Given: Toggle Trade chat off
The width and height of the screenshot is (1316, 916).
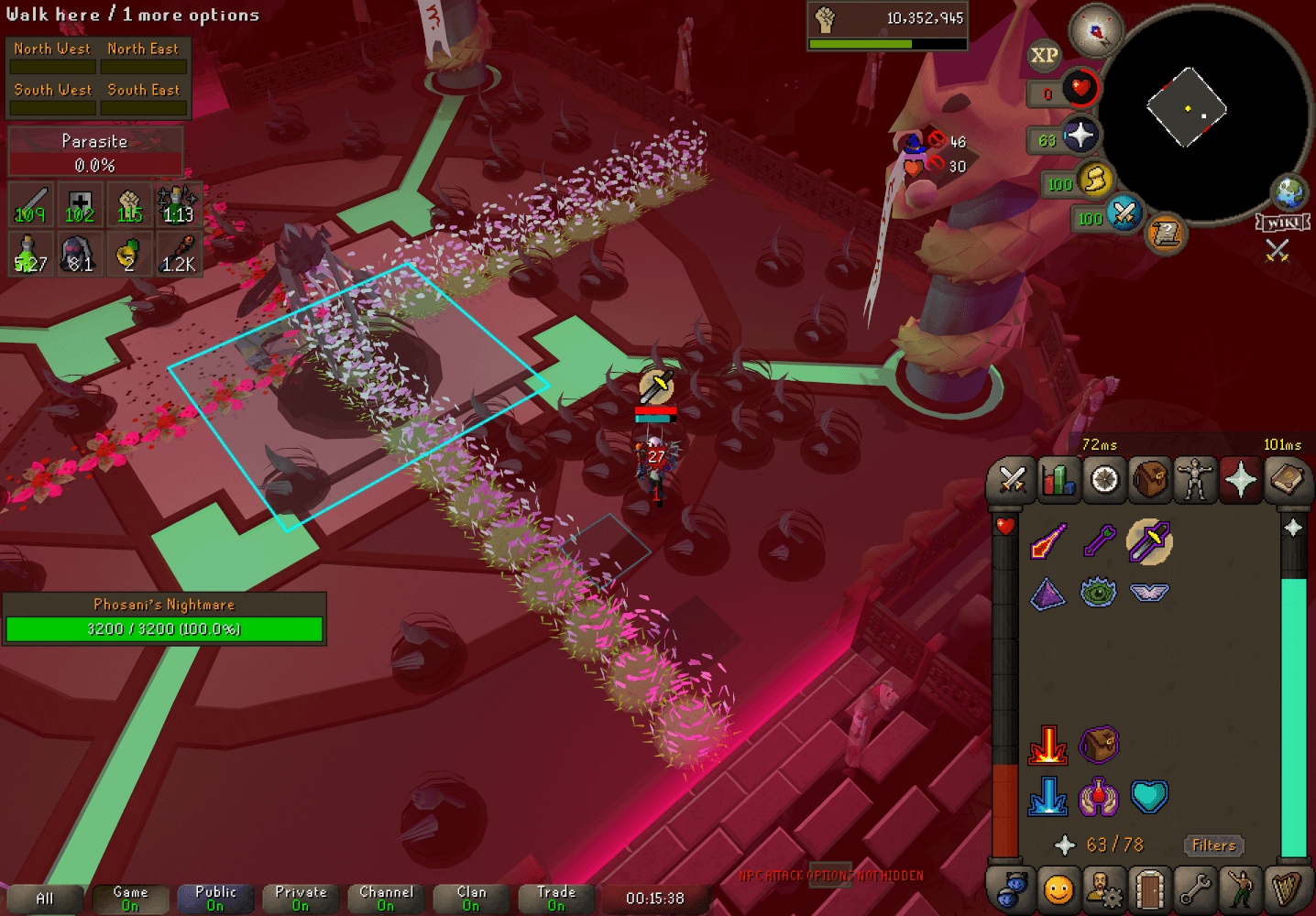Looking at the screenshot, I should coord(555,896).
